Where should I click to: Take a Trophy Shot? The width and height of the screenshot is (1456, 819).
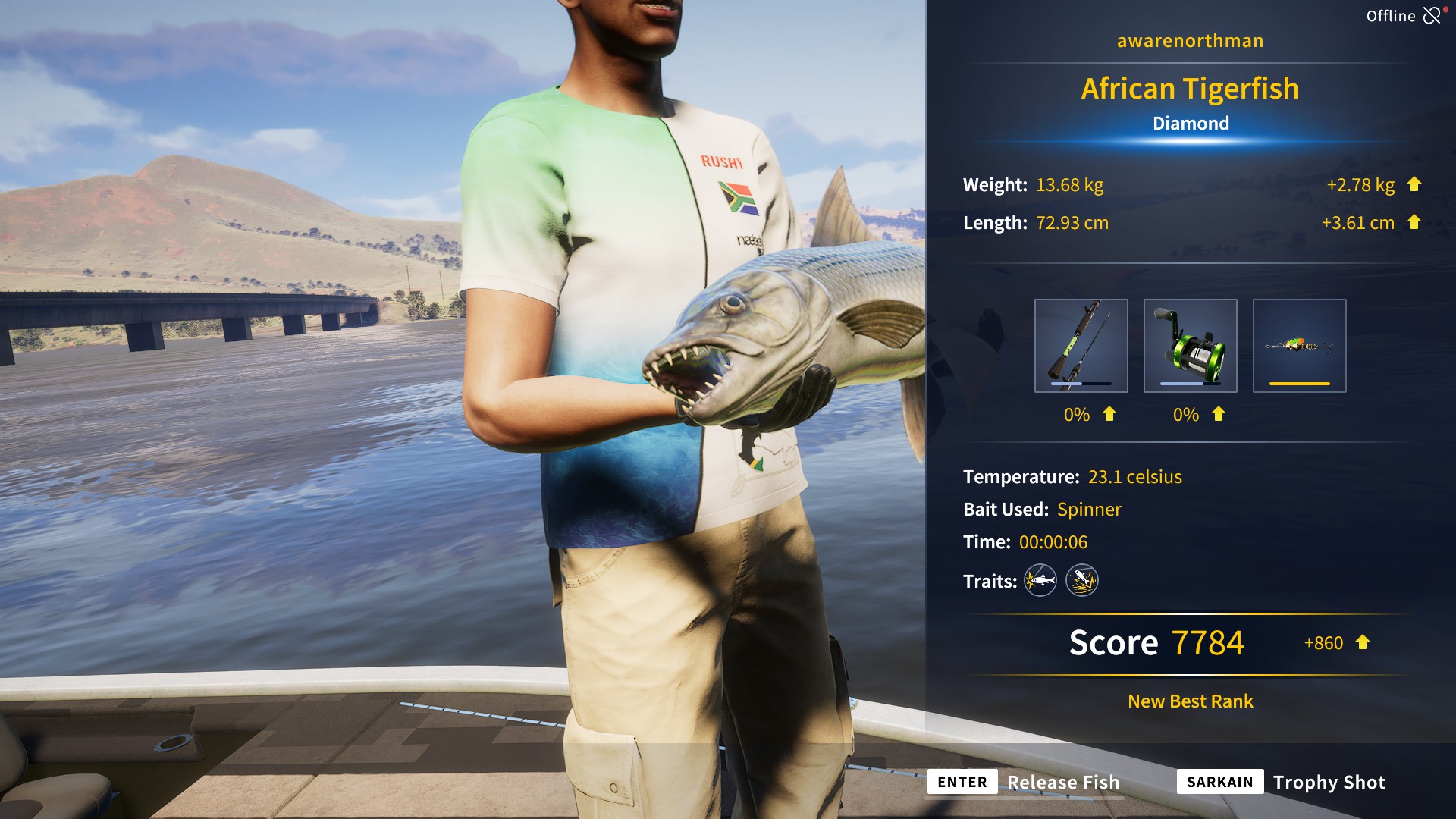(x=1282, y=782)
